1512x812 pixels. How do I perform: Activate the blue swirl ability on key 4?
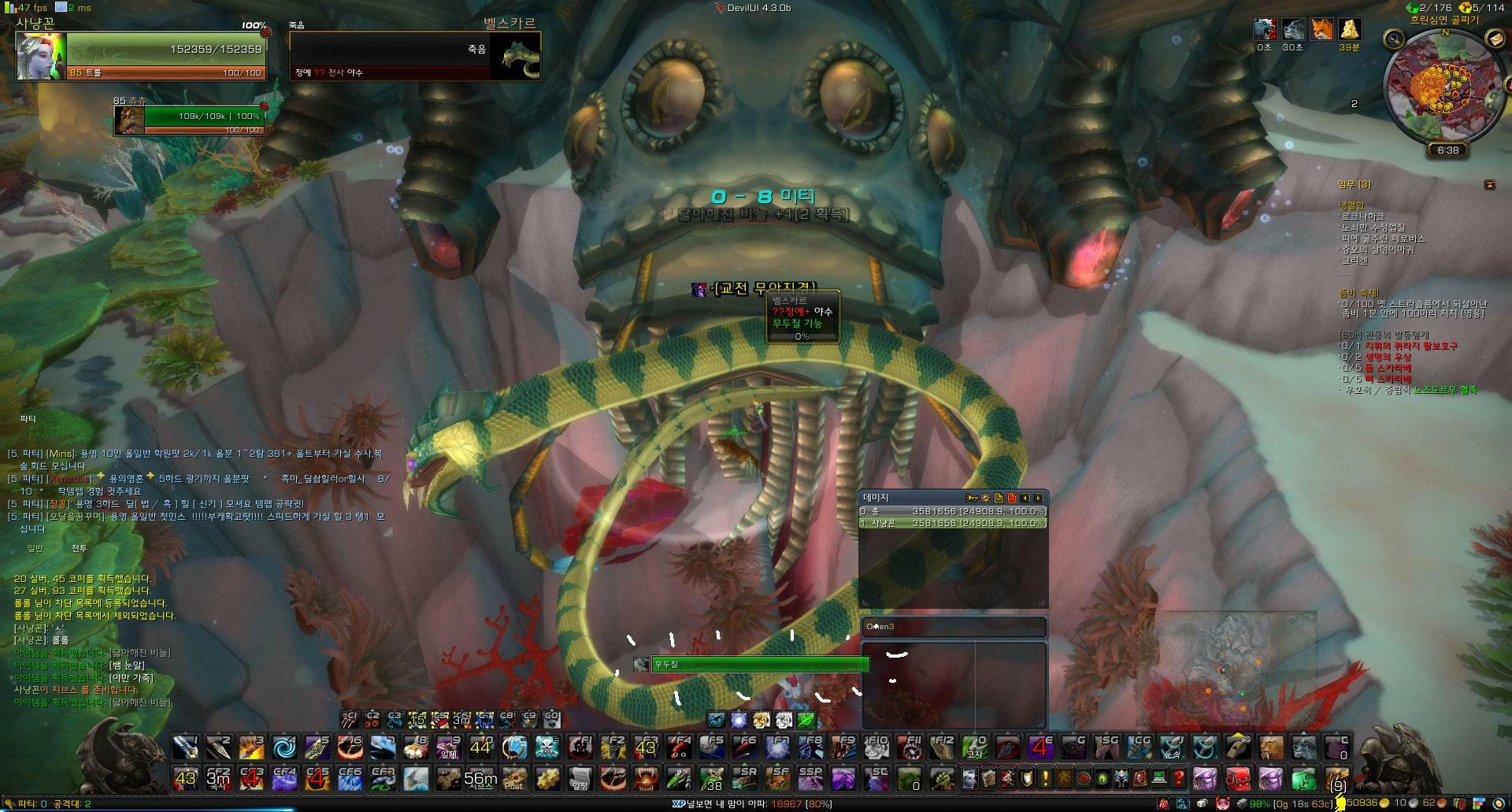click(x=284, y=746)
